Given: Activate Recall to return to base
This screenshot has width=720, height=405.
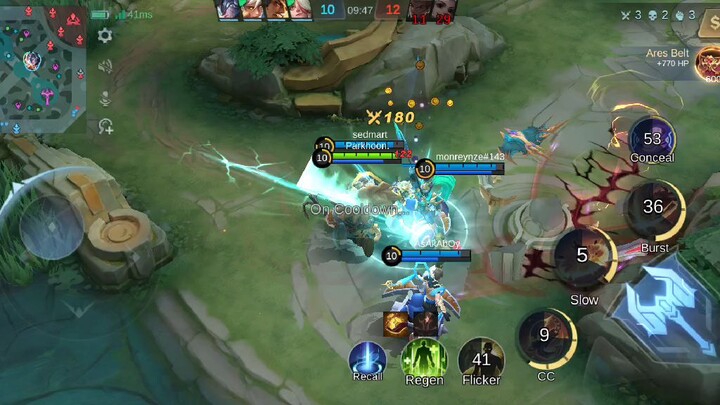Looking at the screenshot, I should coord(367,359).
